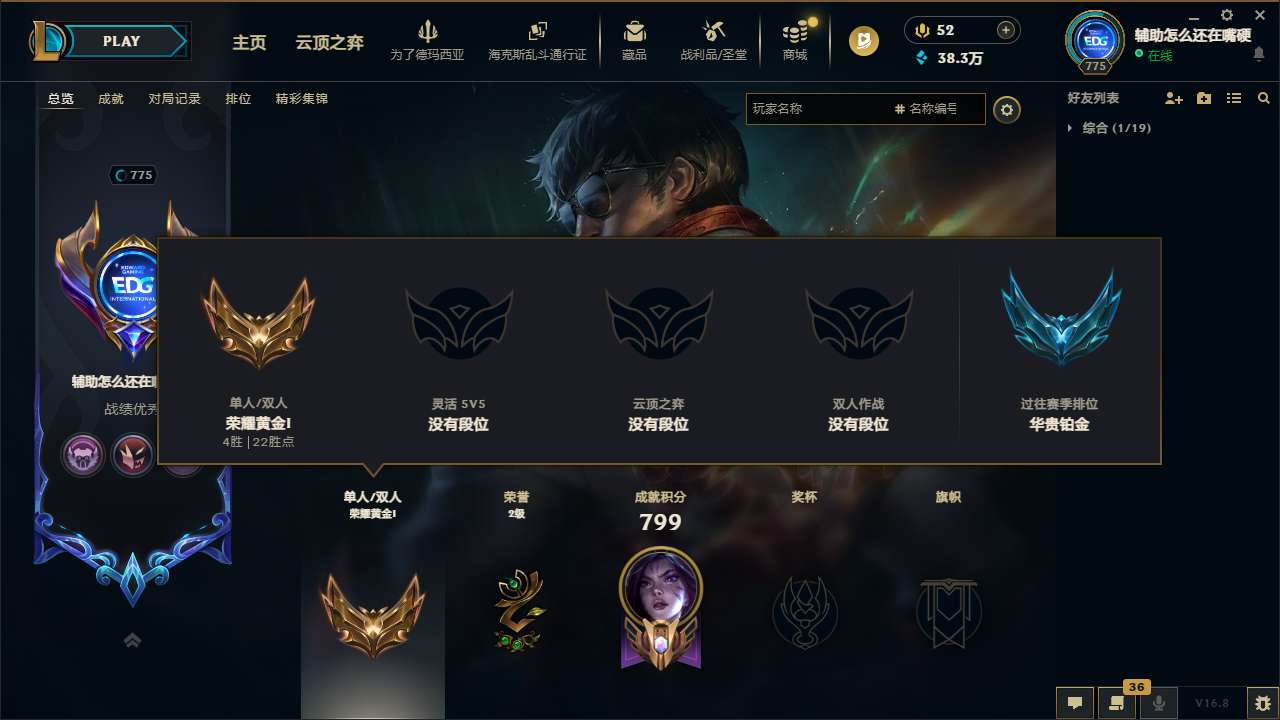Open the Collection (藏品) tab

635,41
